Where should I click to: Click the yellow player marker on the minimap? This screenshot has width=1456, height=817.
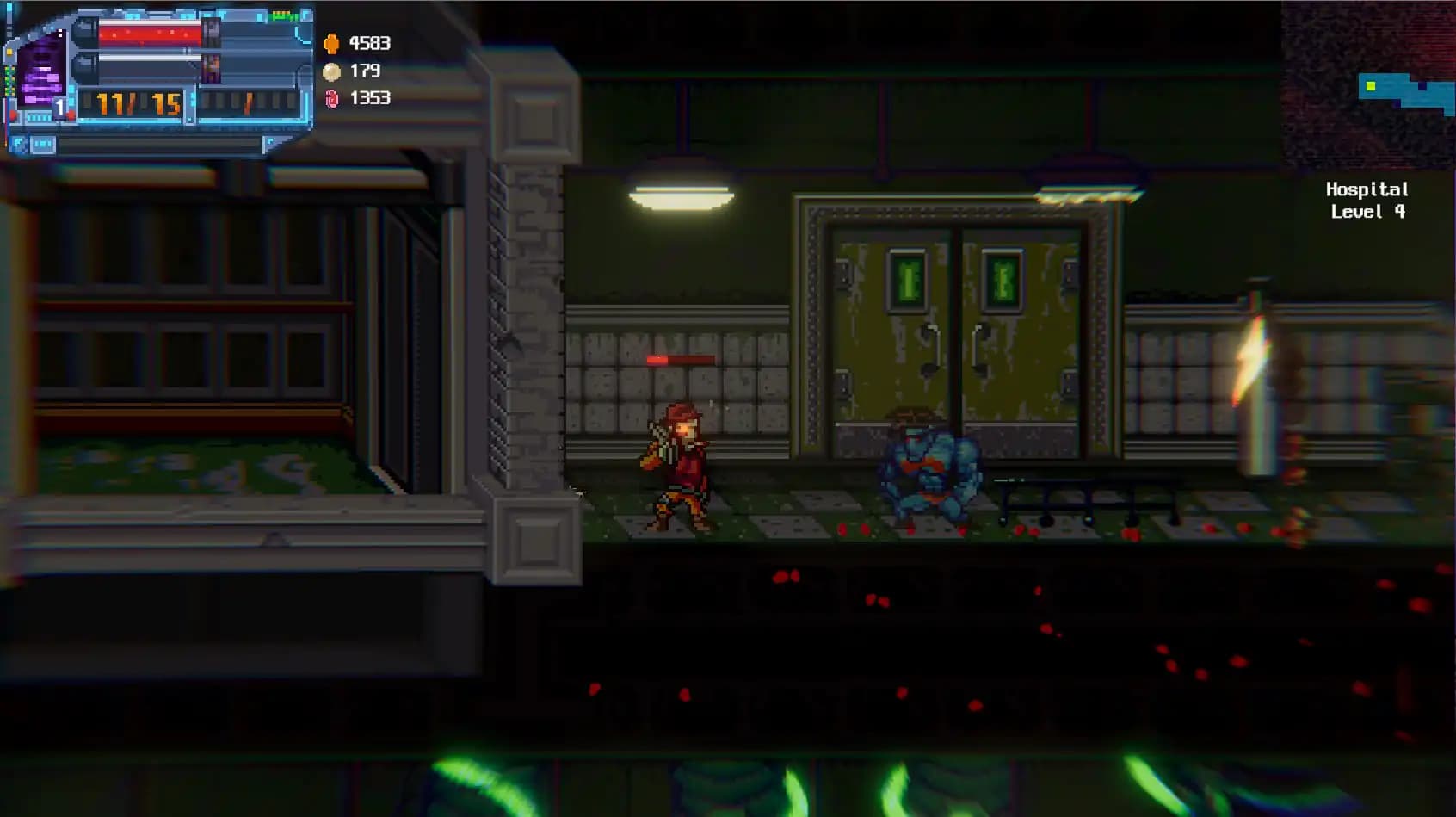(1371, 86)
